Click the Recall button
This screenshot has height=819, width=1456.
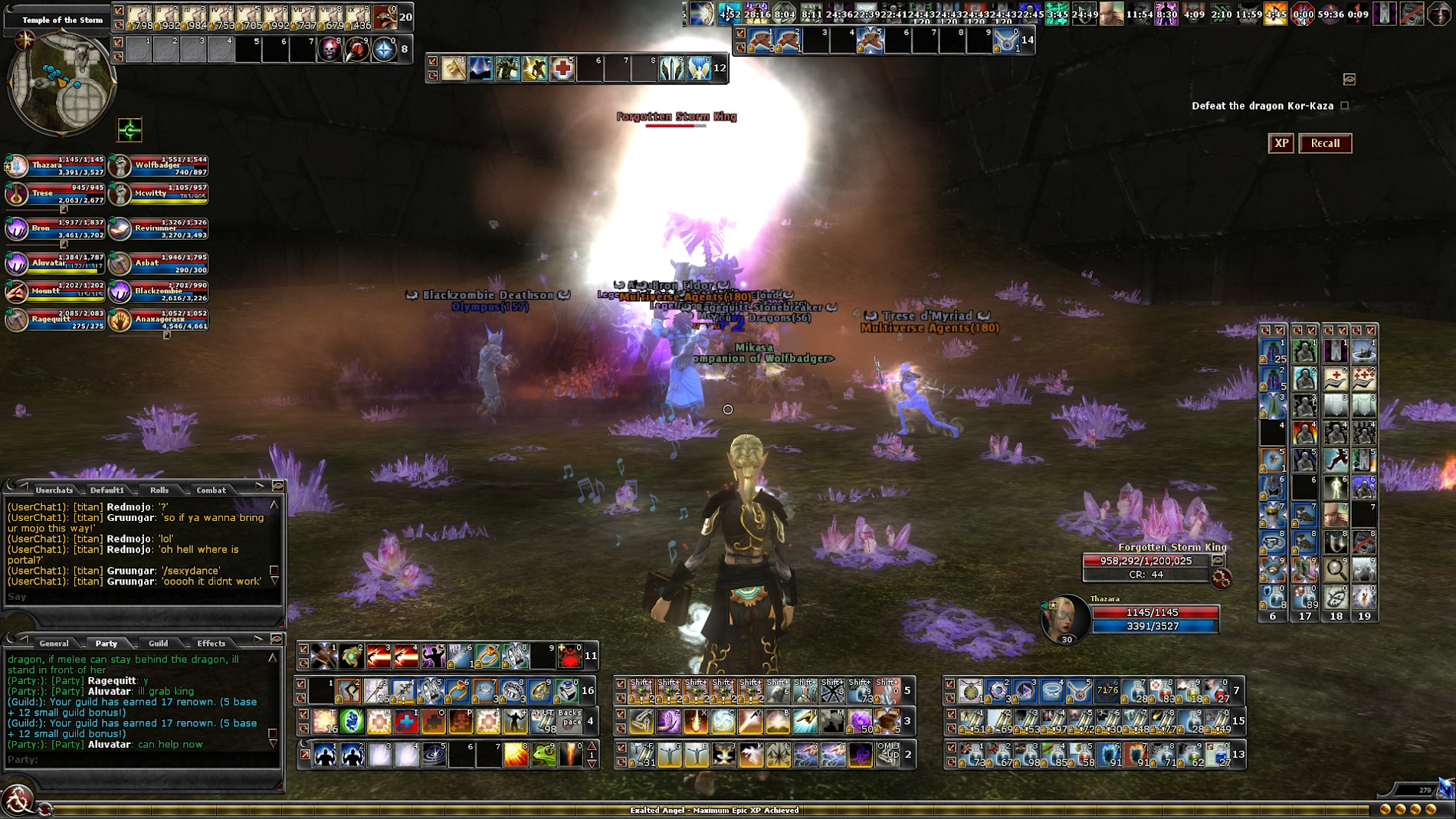point(1325,143)
